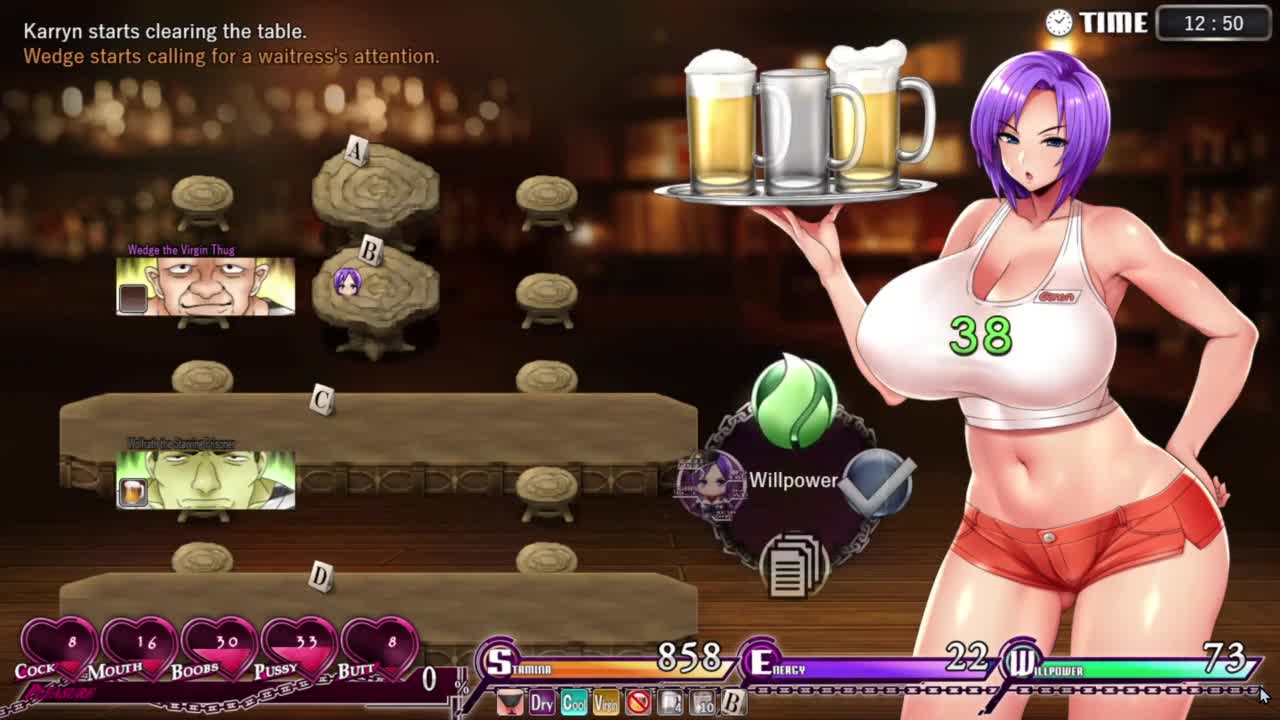Inspect the red prohibition status icon
Viewport: 1280px width, 720px height.
pos(637,703)
